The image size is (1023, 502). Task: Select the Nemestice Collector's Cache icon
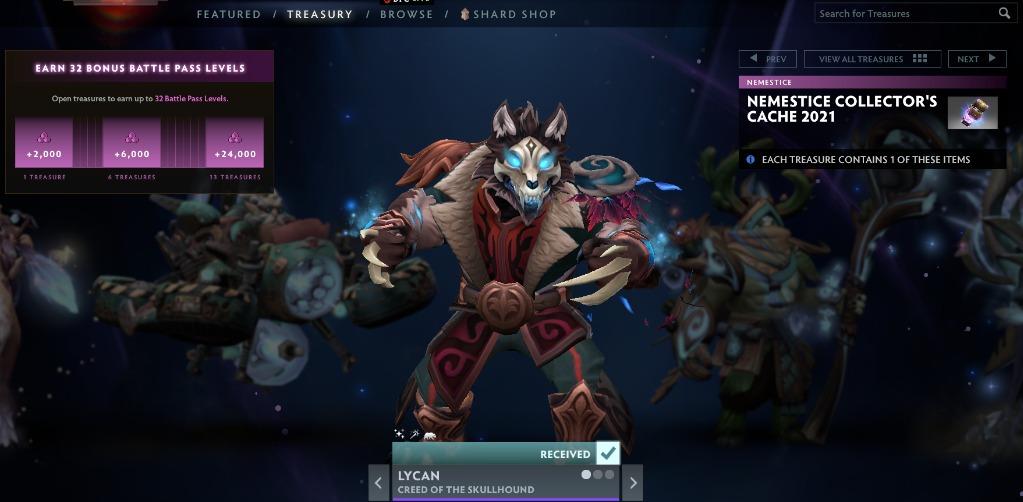coord(972,113)
